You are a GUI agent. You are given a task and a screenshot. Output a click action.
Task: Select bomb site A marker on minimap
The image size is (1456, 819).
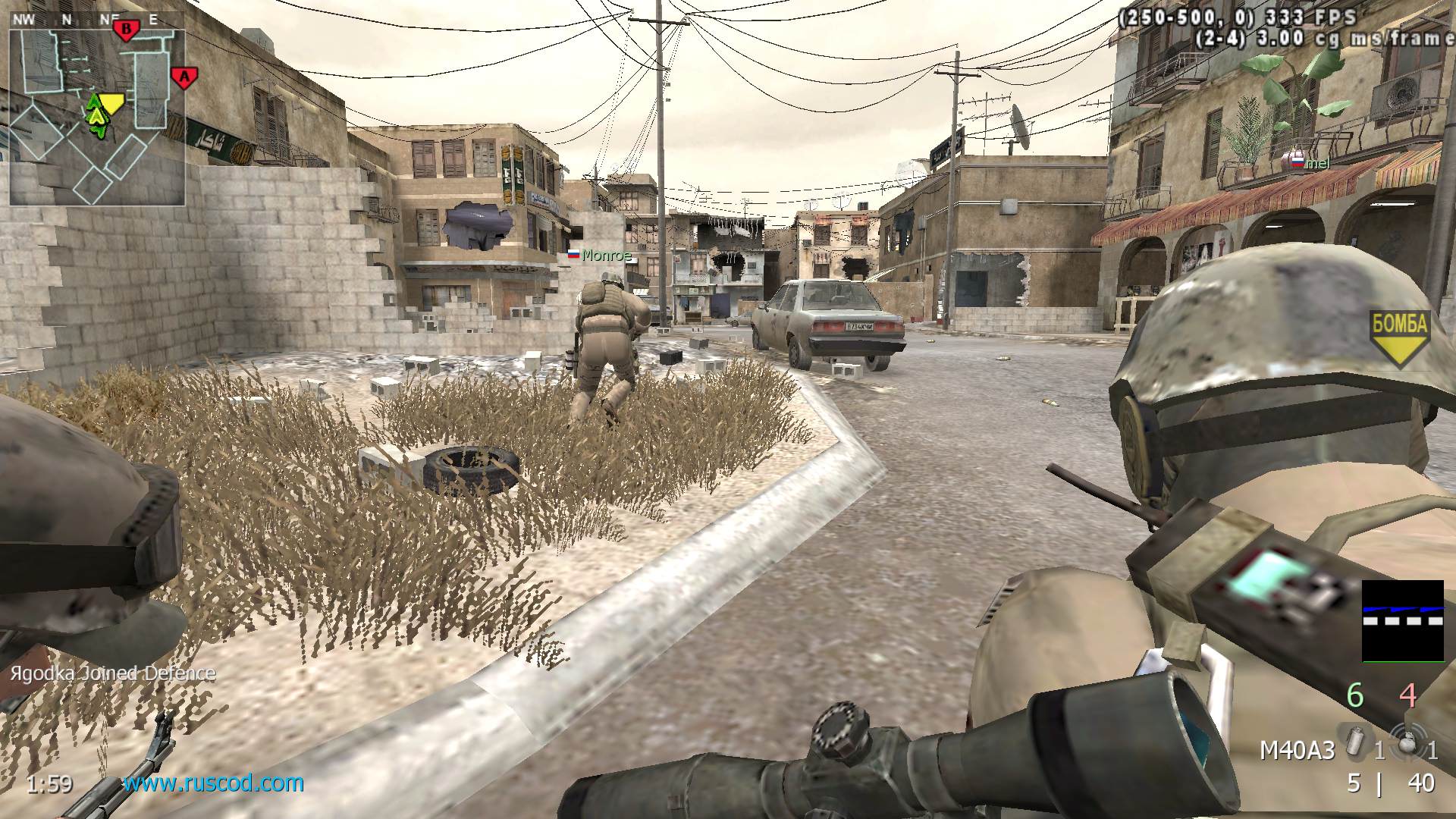pos(182,77)
